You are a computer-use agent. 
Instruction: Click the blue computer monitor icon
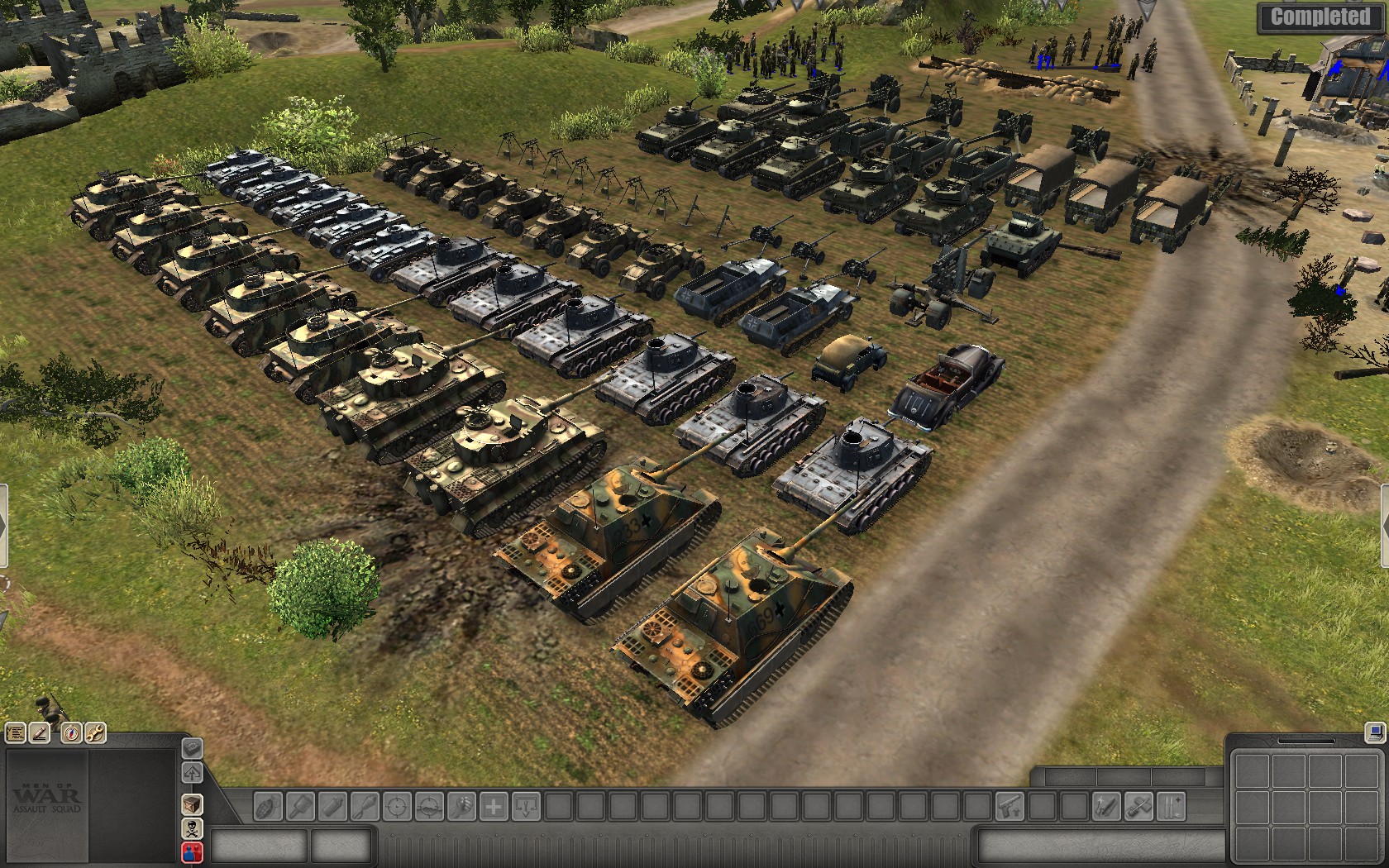pyautogui.click(x=1375, y=732)
